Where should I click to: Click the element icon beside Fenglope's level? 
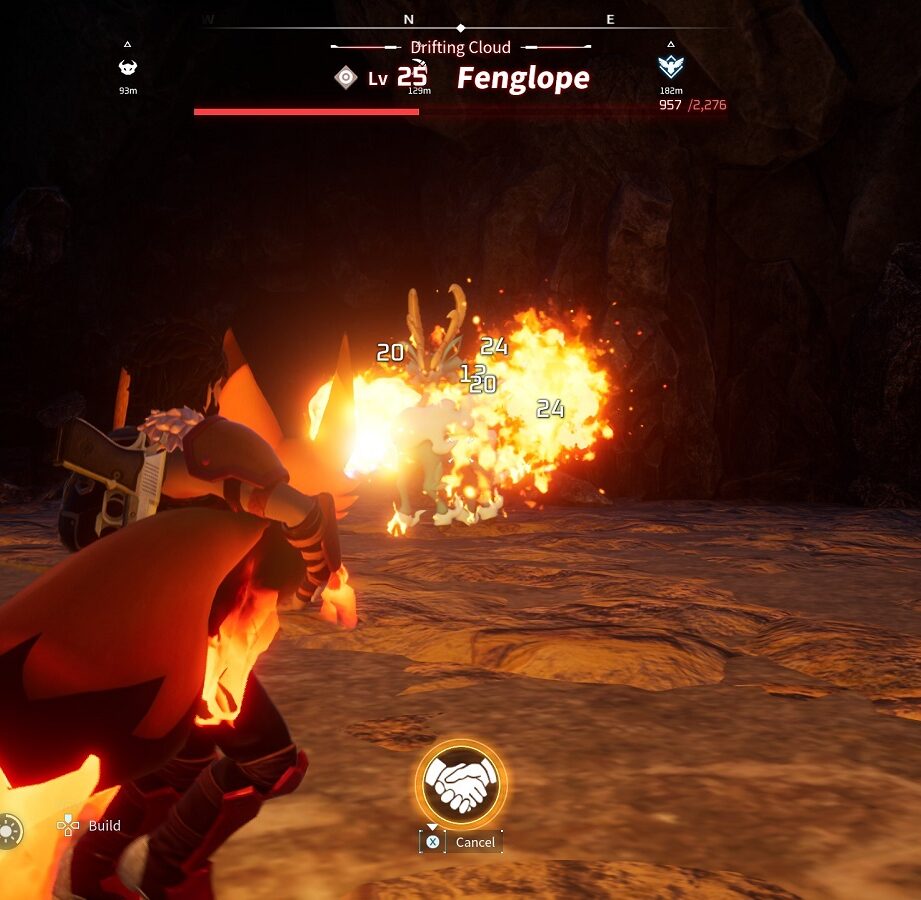(x=346, y=77)
